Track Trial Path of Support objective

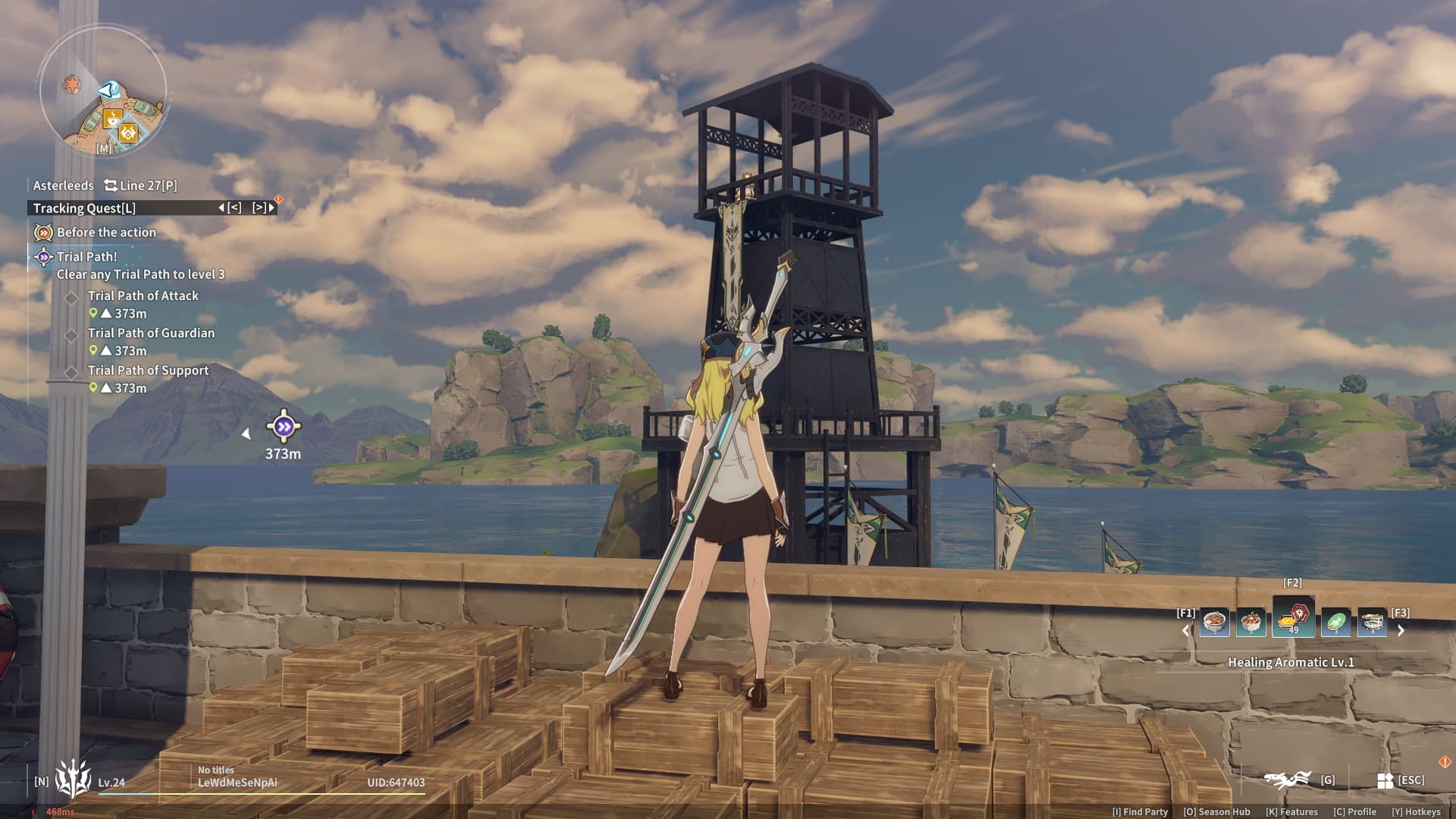[148, 370]
